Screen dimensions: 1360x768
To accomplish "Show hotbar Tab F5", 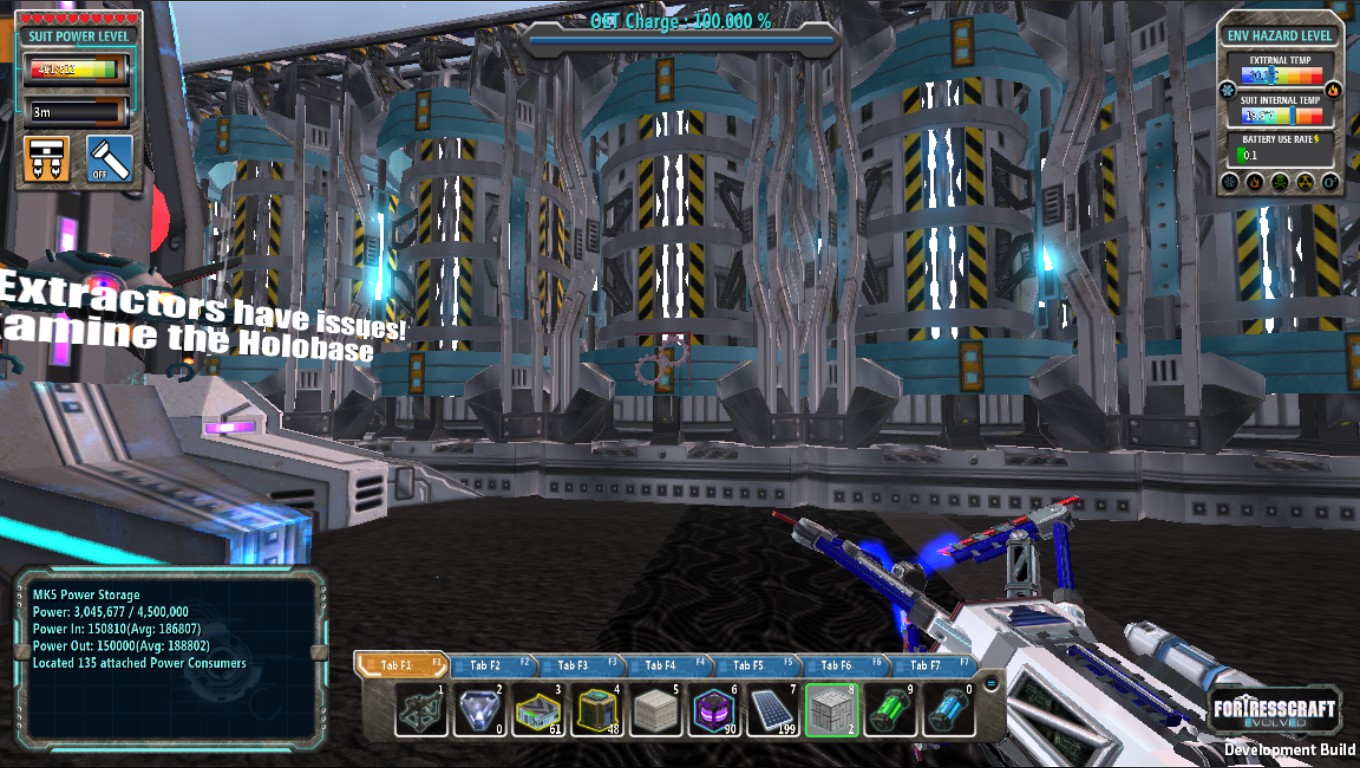I will (750, 665).
